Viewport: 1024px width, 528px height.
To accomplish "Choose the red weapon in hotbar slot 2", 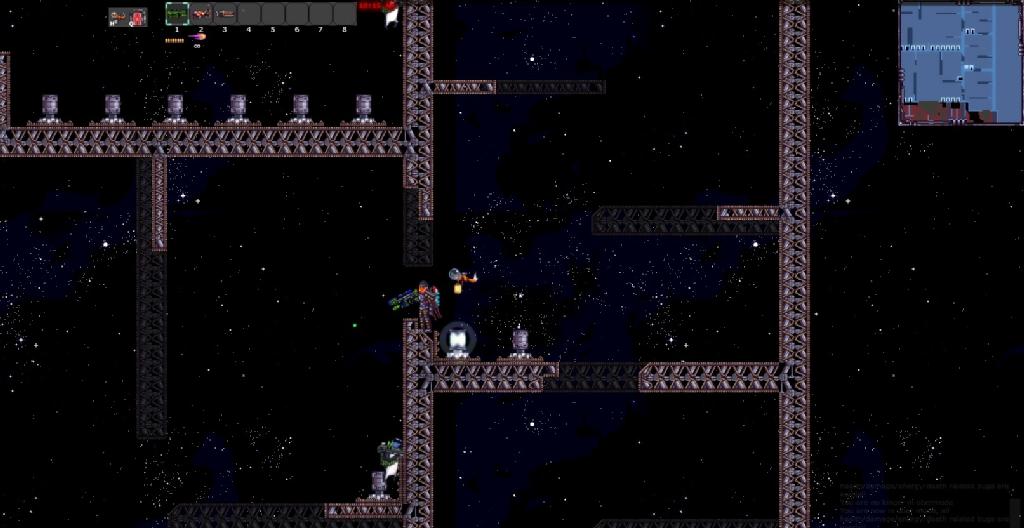I will (201, 14).
